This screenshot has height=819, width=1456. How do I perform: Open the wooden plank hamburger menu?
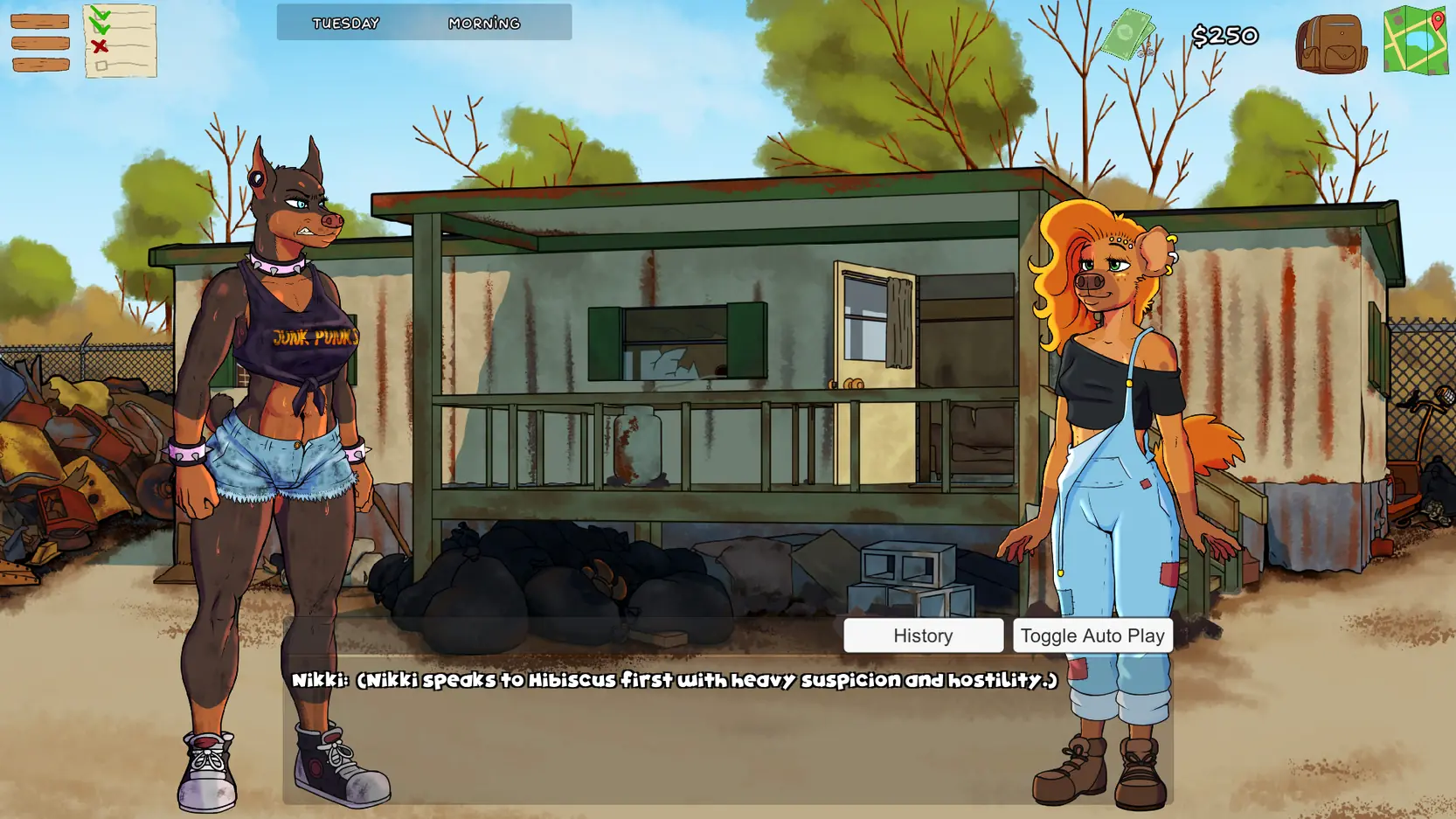pos(40,43)
